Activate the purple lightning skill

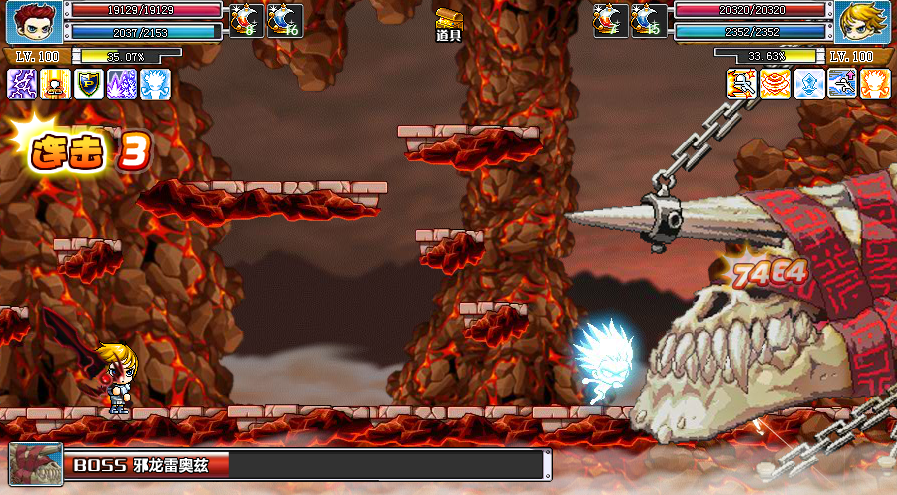click(x=22, y=83)
